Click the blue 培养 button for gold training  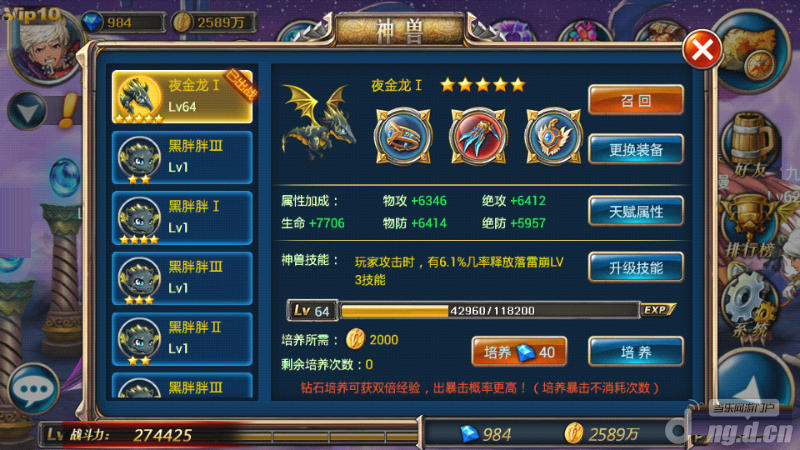click(636, 352)
